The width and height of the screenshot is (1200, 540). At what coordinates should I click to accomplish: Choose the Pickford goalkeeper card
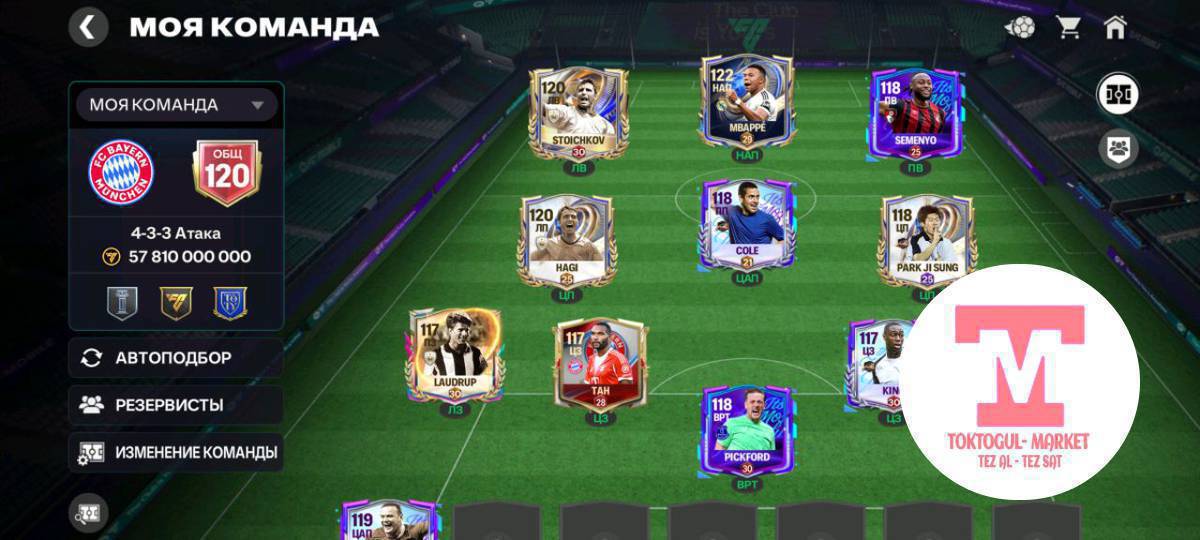pyautogui.click(x=746, y=430)
